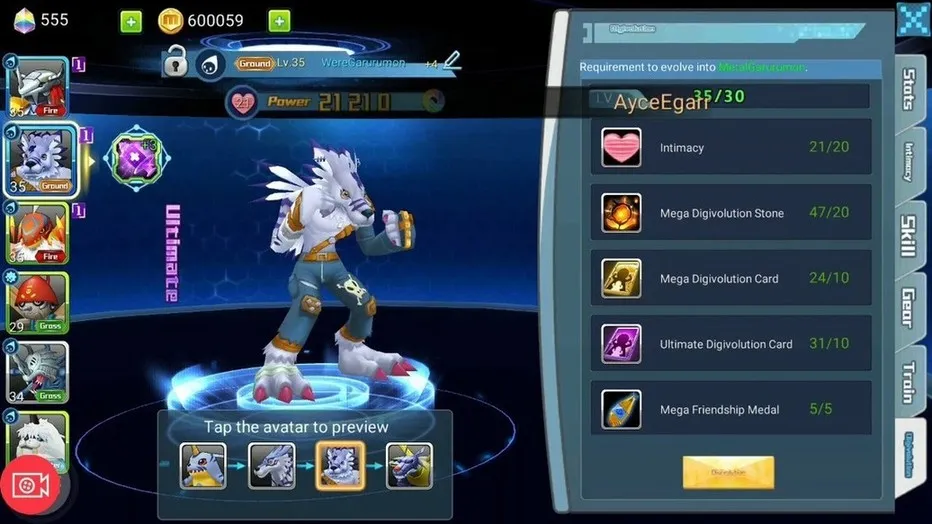Screen dimensions: 932x524
Task: Add more gems with the plus button
Action: coord(130,21)
